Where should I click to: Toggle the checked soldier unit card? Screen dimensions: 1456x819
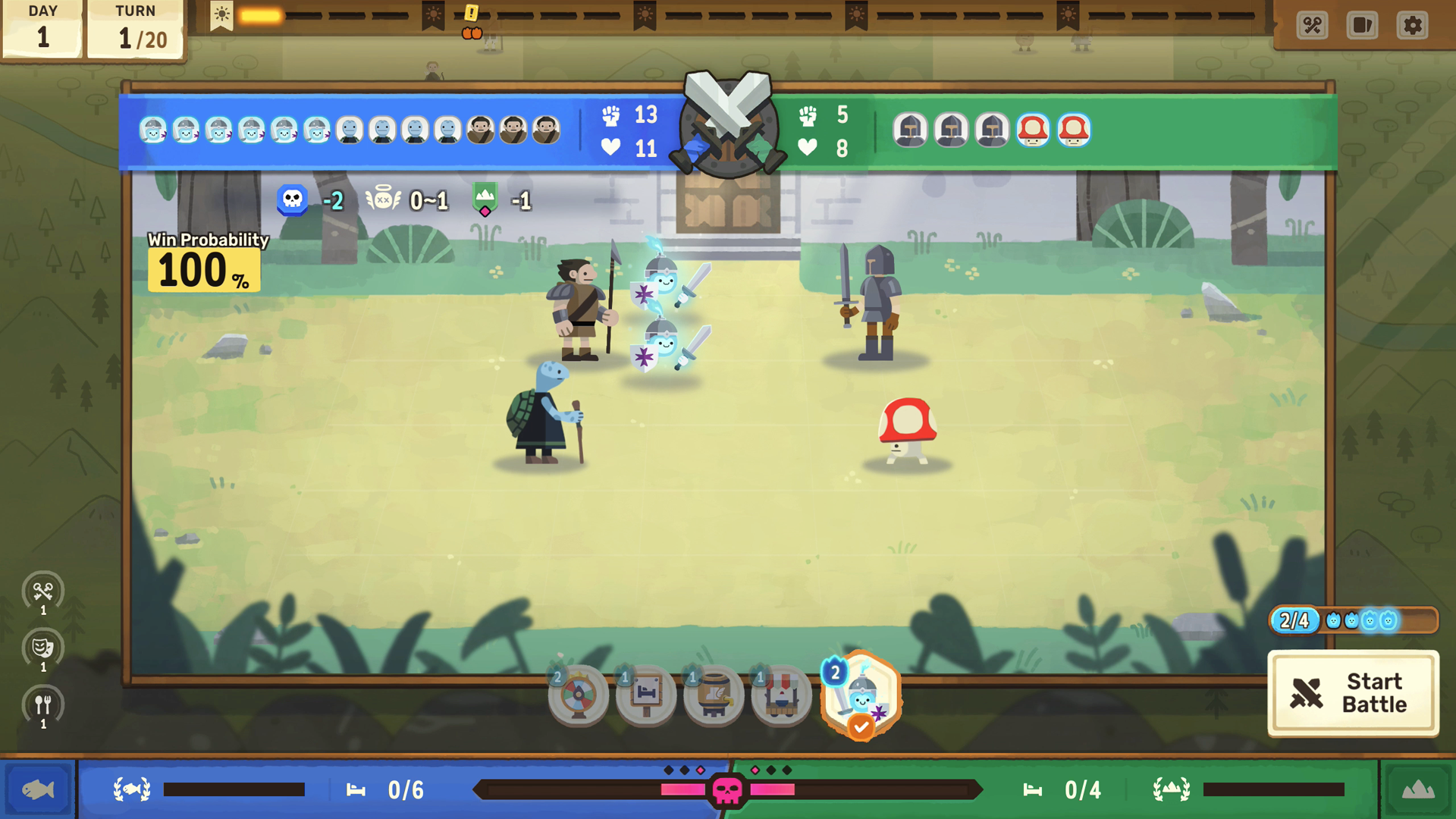(859, 695)
